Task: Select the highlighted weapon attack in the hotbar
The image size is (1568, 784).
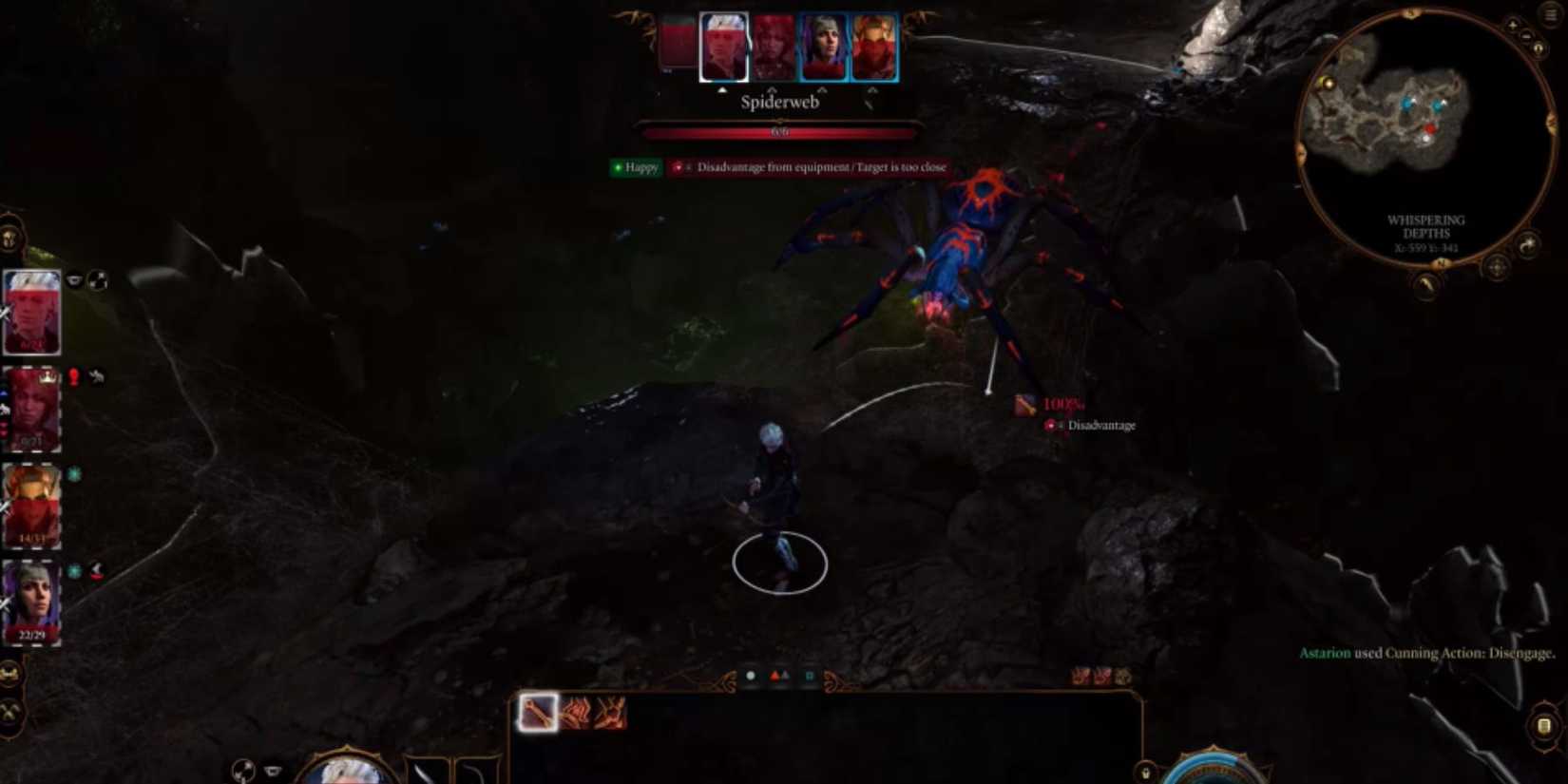Action: [x=537, y=711]
